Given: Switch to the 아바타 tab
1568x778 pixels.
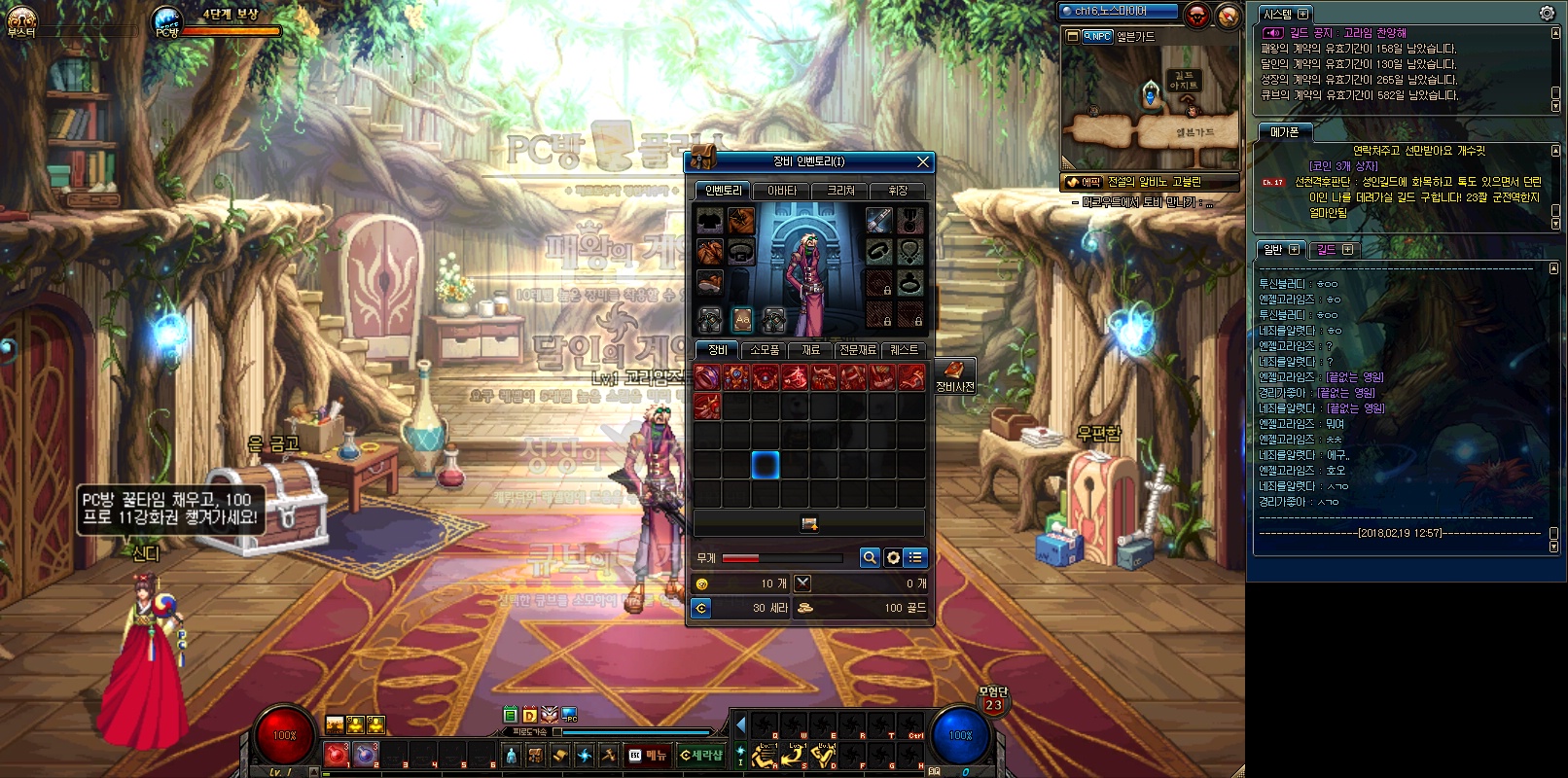Looking at the screenshot, I should [782, 191].
